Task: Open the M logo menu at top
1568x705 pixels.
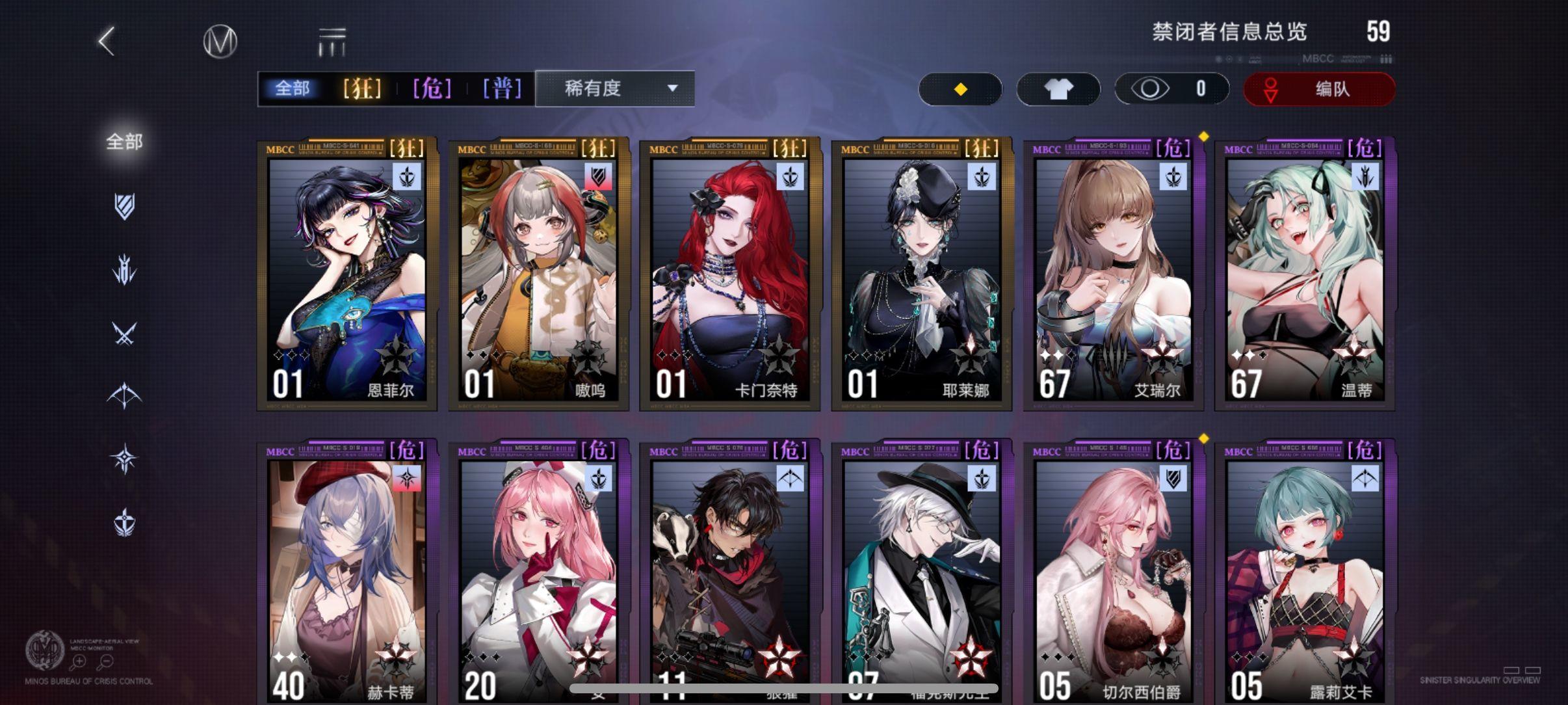Action: coord(219,40)
